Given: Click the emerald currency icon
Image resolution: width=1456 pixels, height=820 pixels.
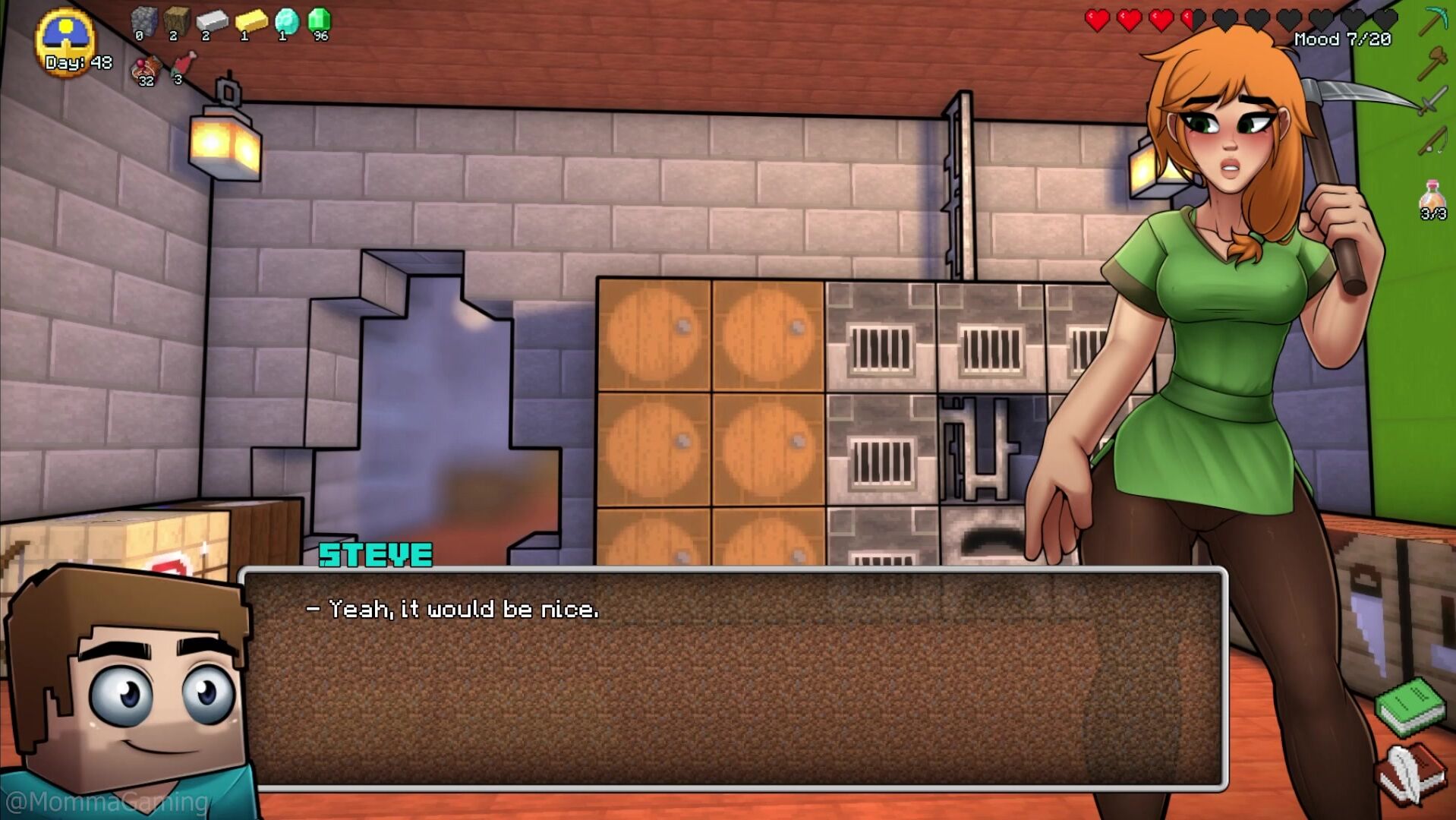Looking at the screenshot, I should tap(320, 21).
